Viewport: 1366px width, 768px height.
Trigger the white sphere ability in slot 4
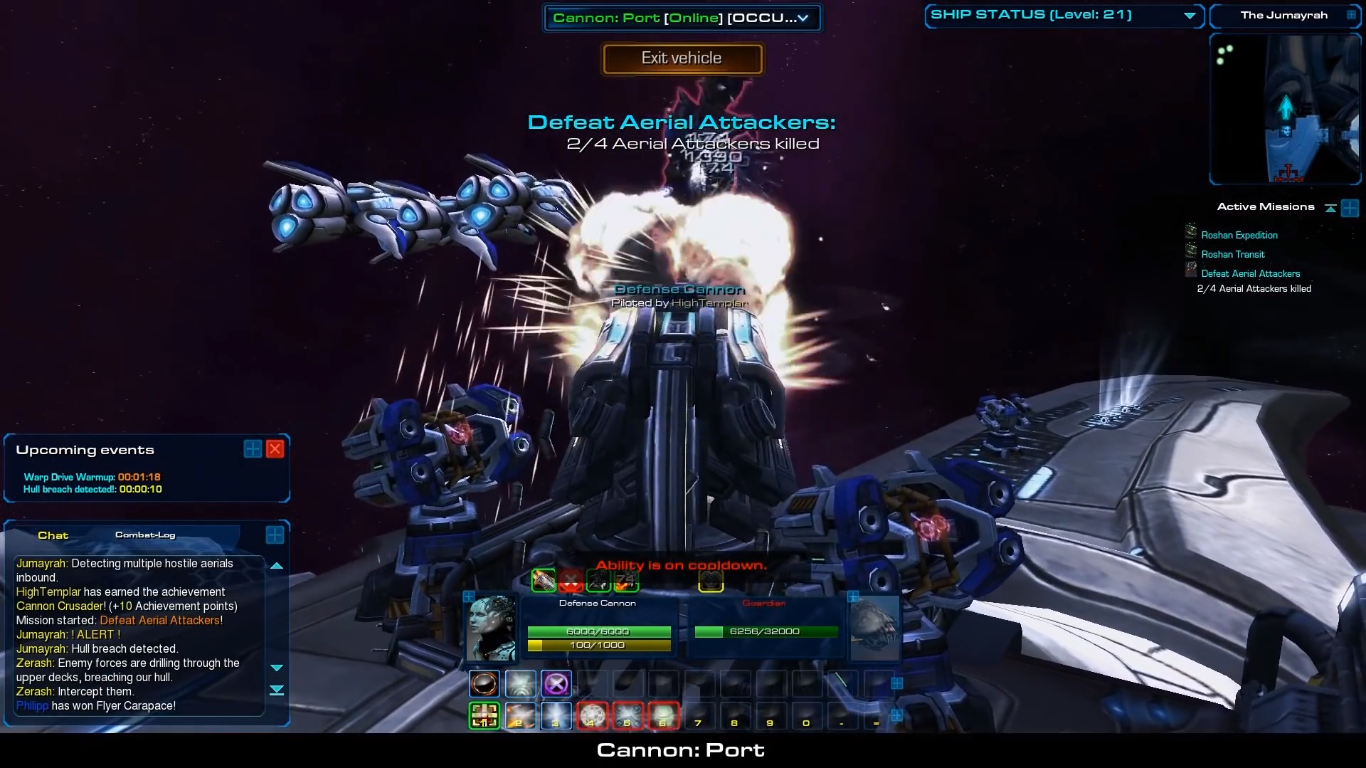[x=592, y=716]
